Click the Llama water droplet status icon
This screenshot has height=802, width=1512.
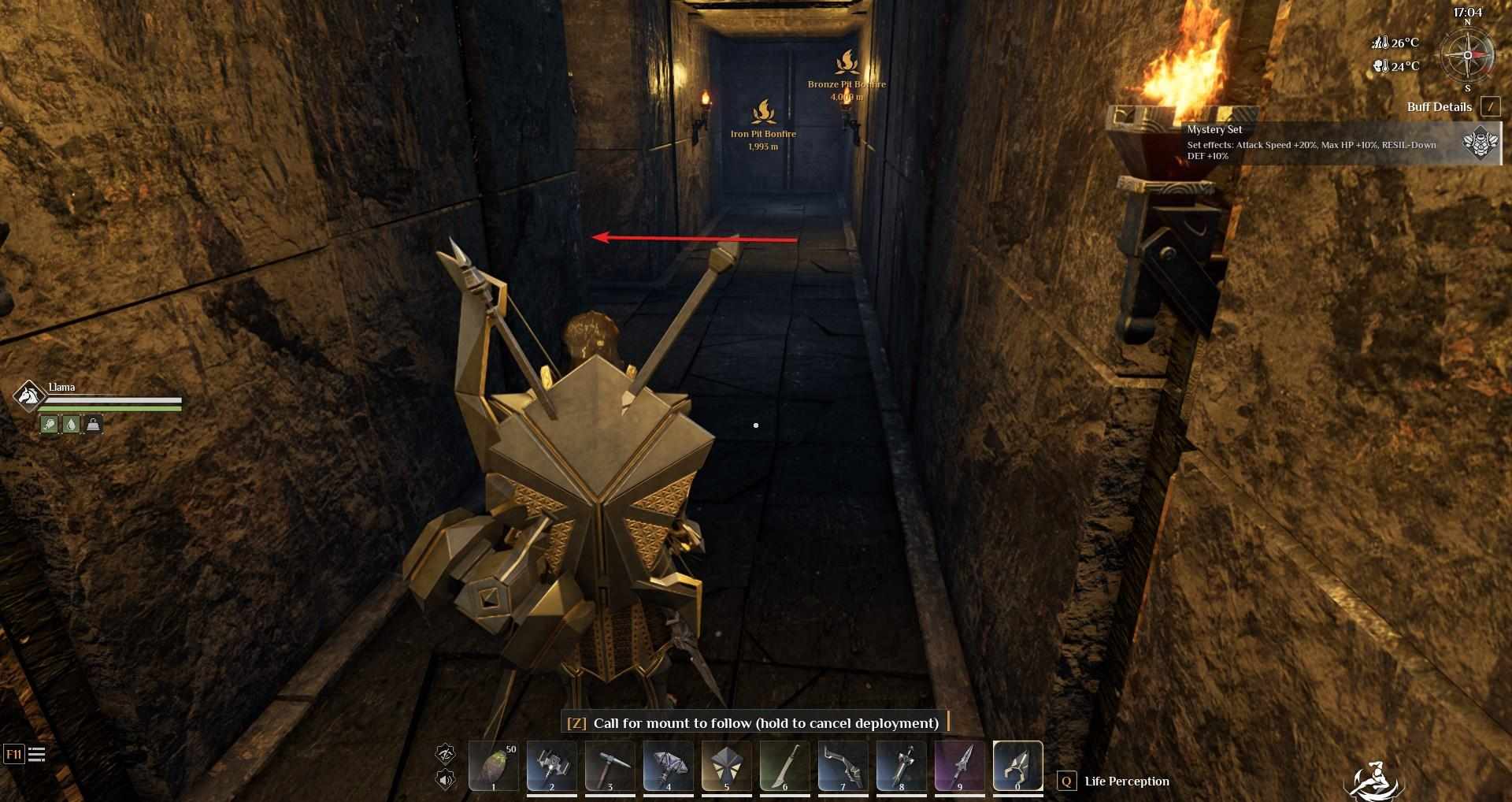(72, 425)
